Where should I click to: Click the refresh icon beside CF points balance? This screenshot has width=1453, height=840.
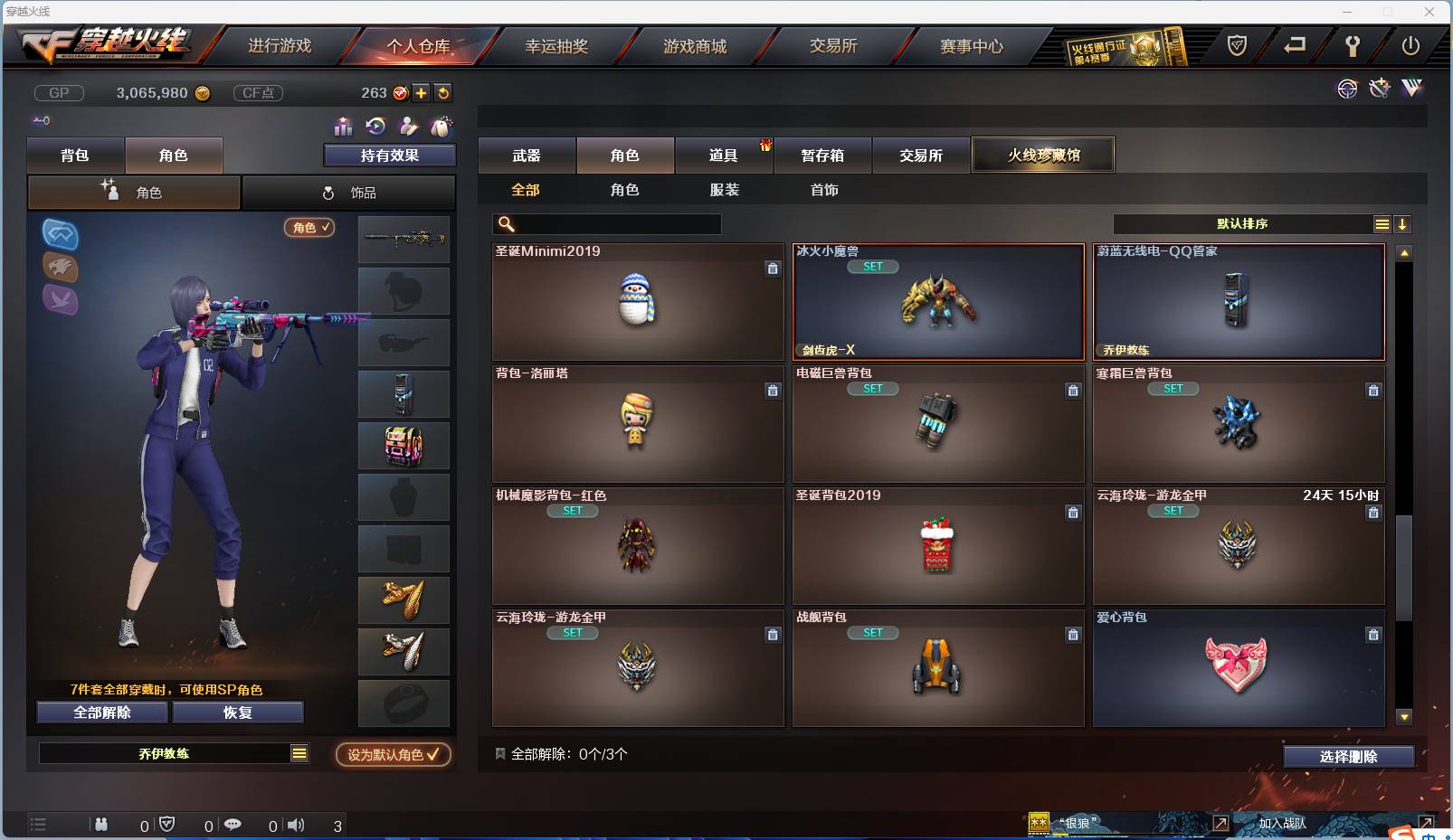coord(443,93)
